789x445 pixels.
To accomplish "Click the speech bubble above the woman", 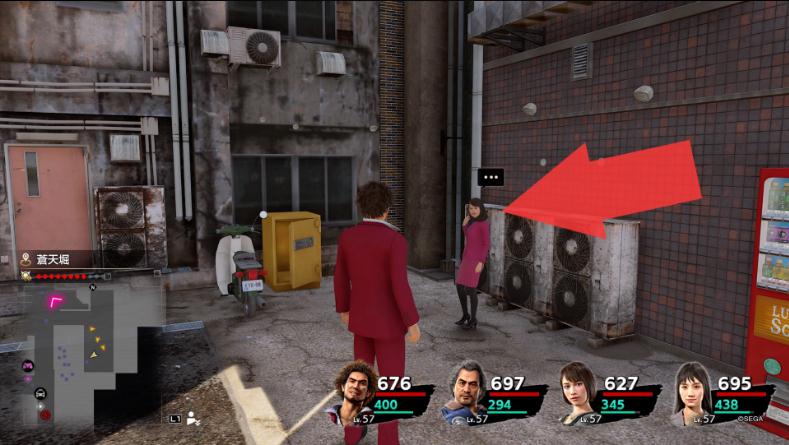I will tap(490, 178).
